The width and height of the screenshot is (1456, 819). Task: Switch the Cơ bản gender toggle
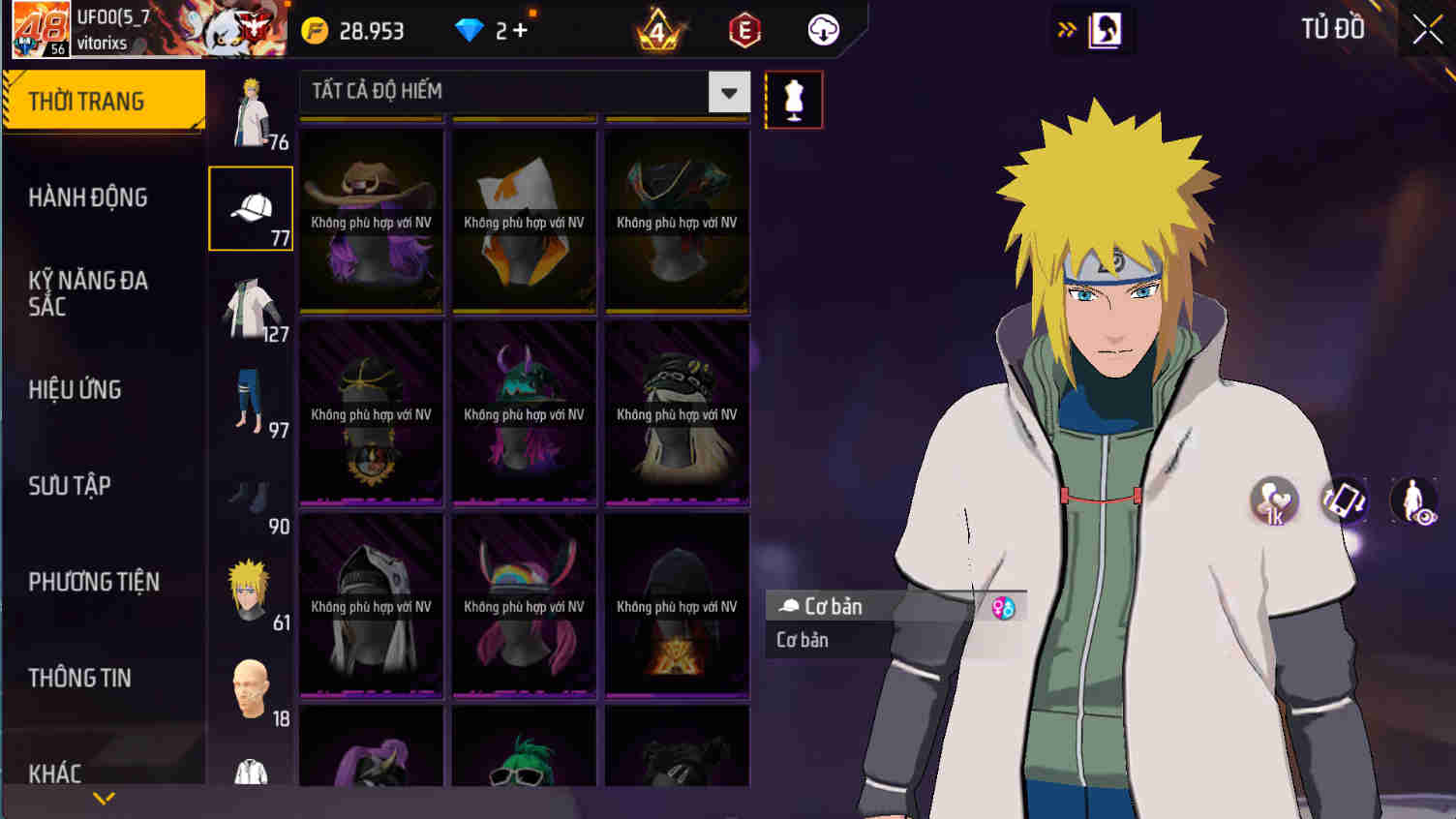point(1005,607)
